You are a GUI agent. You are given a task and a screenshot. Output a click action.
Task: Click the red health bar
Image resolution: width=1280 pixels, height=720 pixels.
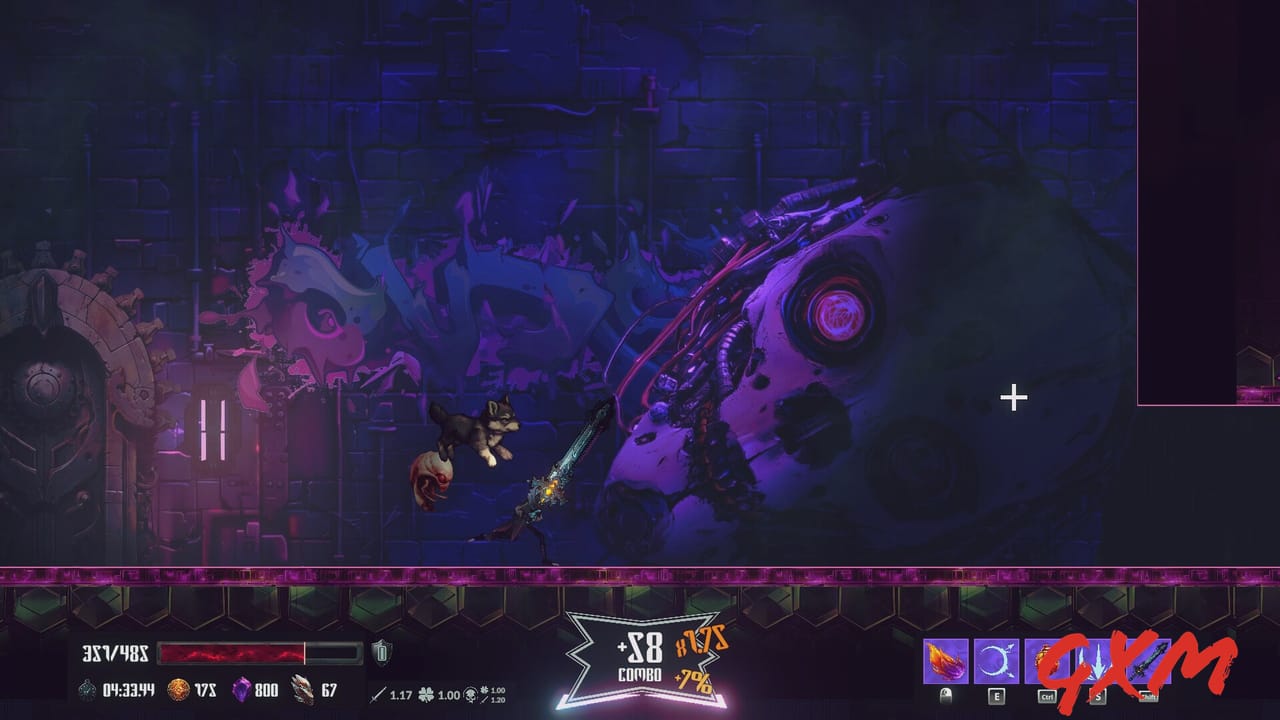click(x=232, y=651)
